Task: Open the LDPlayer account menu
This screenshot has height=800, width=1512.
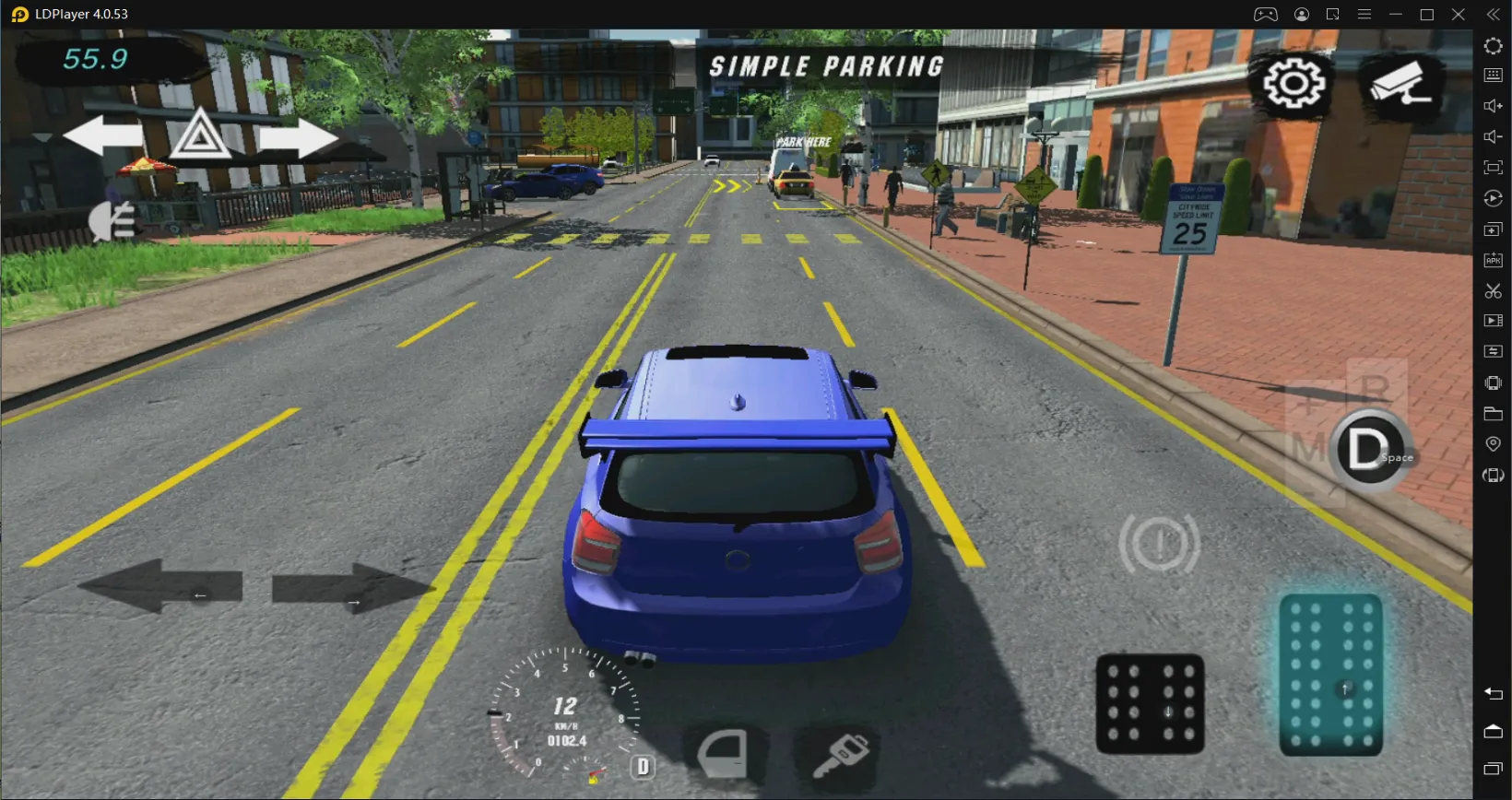Action: [x=1302, y=14]
